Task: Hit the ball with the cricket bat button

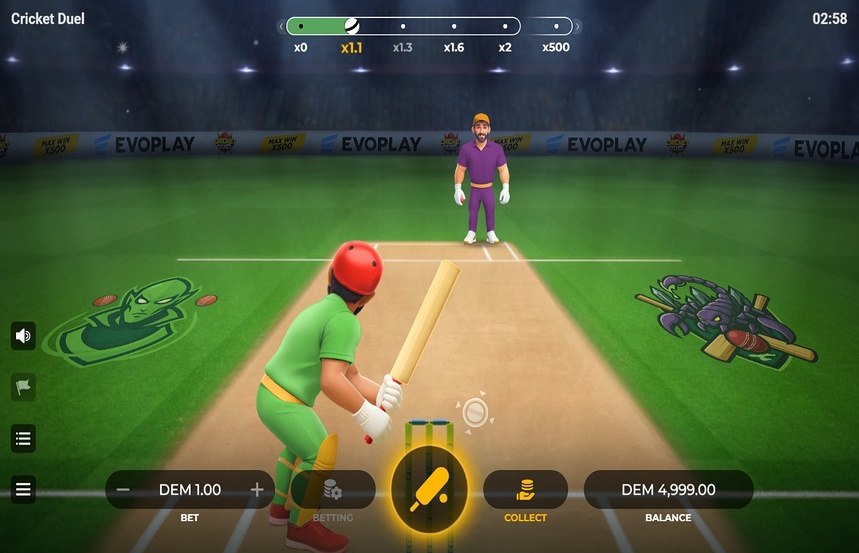Action: pyautogui.click(x=429, y=490)
